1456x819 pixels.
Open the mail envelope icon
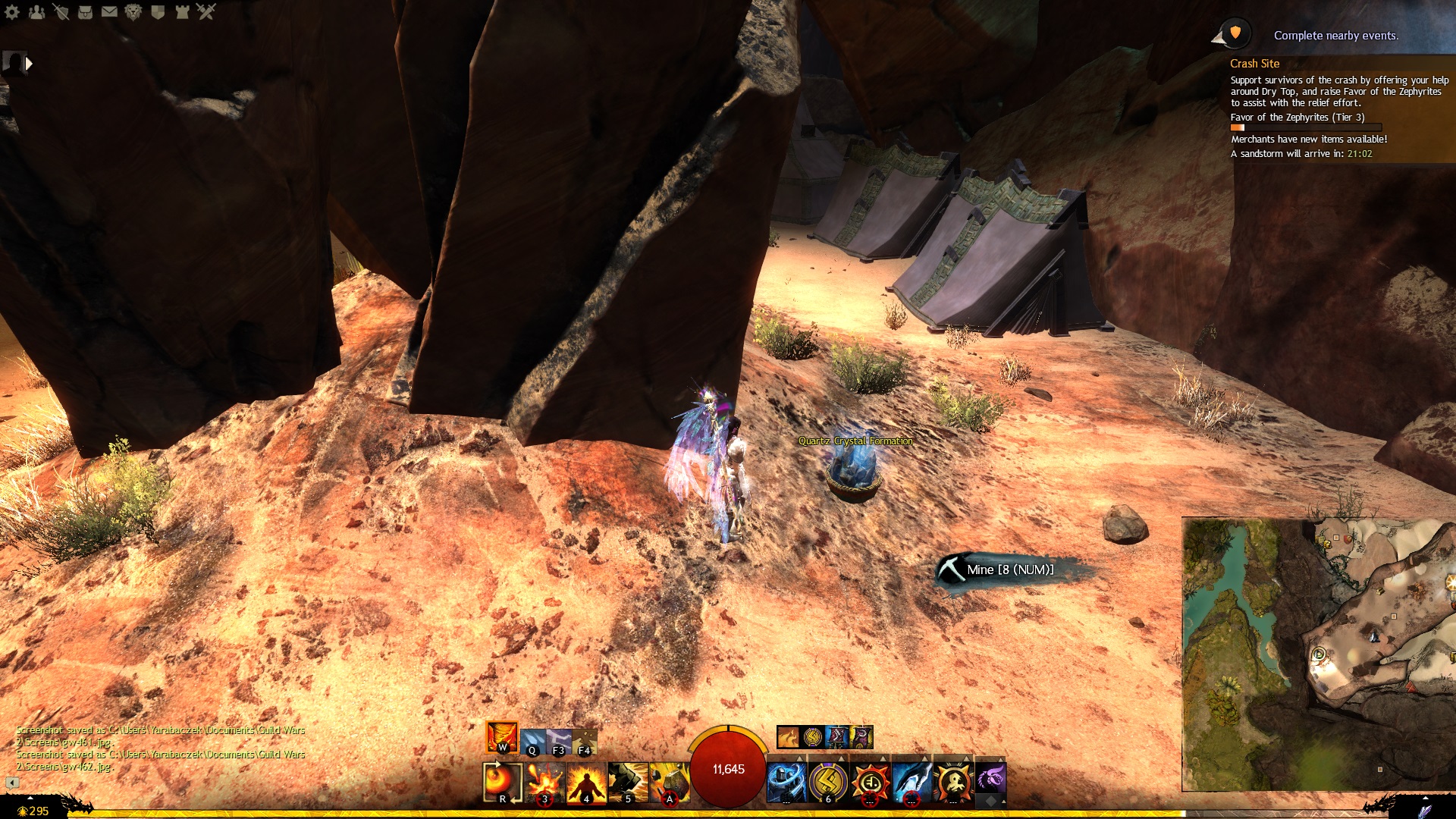point(109,11)
